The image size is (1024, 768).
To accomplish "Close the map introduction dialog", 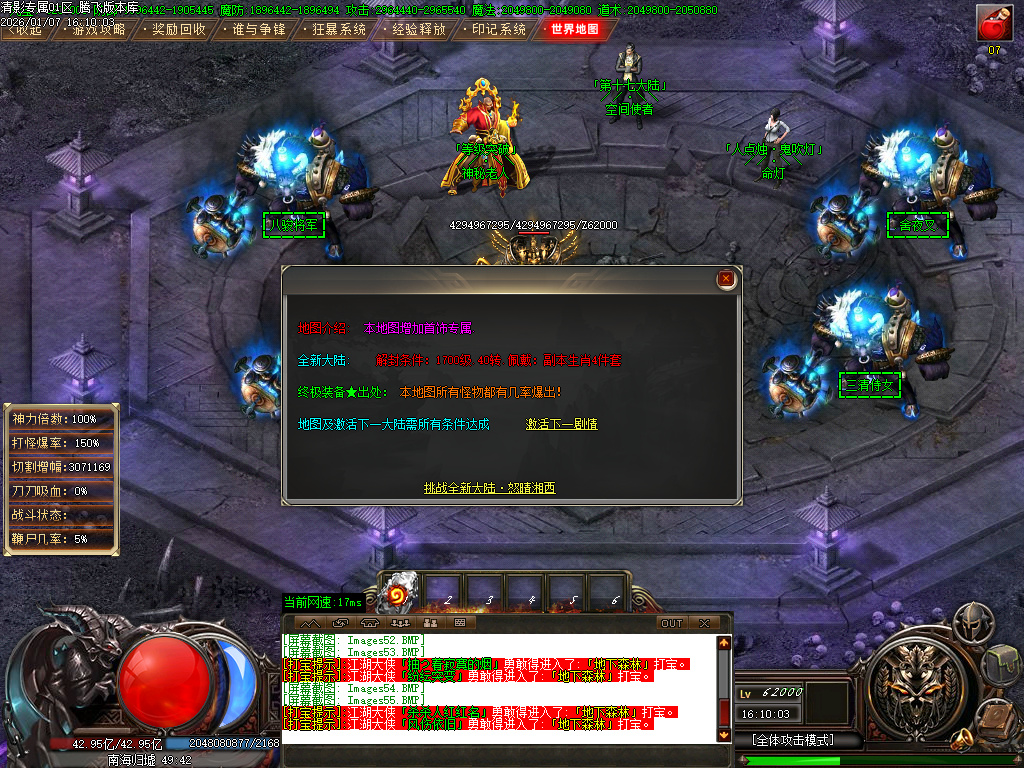I will pos(727,279).
